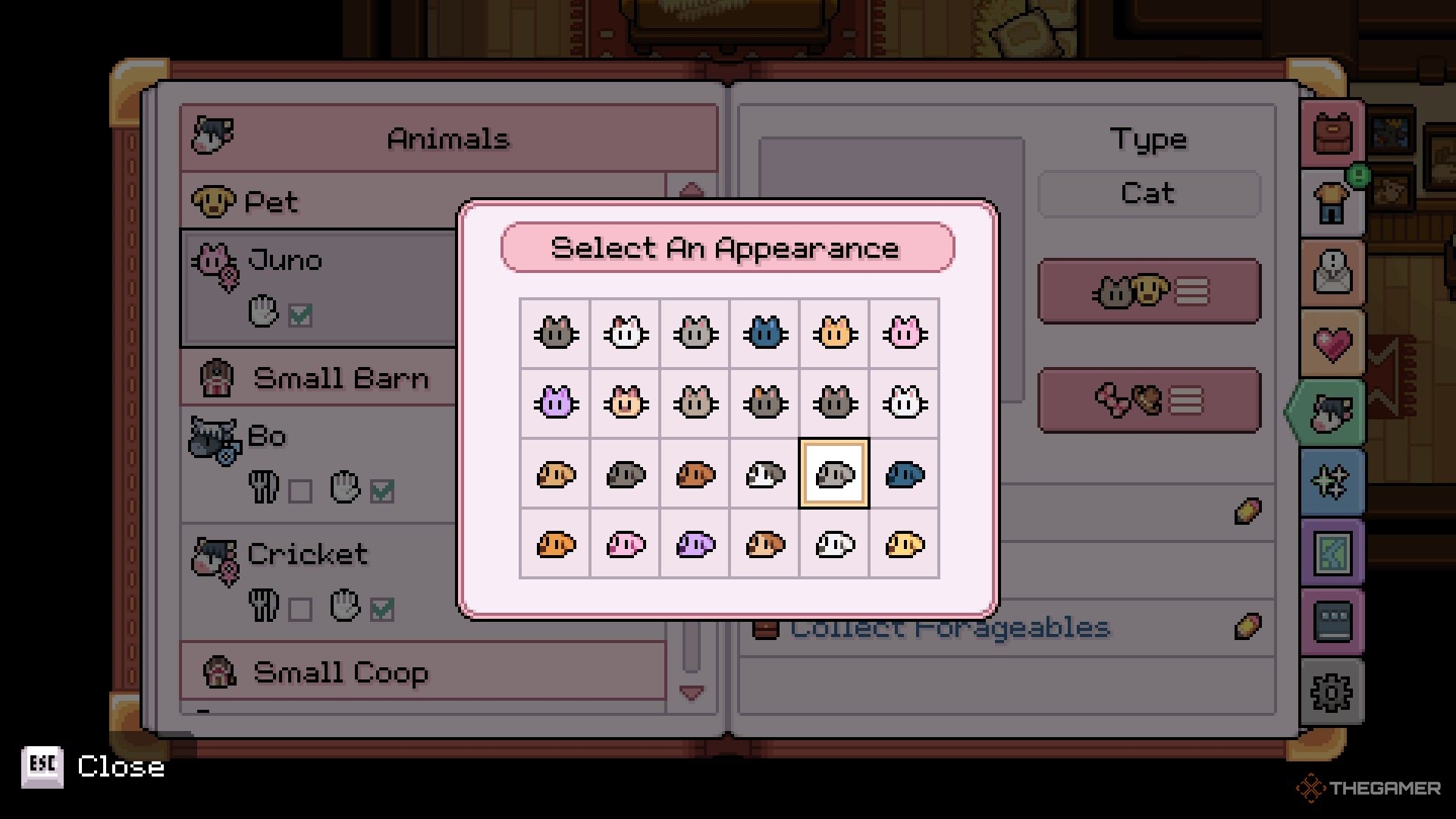Switch to the backpack inventory tab
The height and width of the screenshot is (819, 1456).
click(x=1332, y=133)
